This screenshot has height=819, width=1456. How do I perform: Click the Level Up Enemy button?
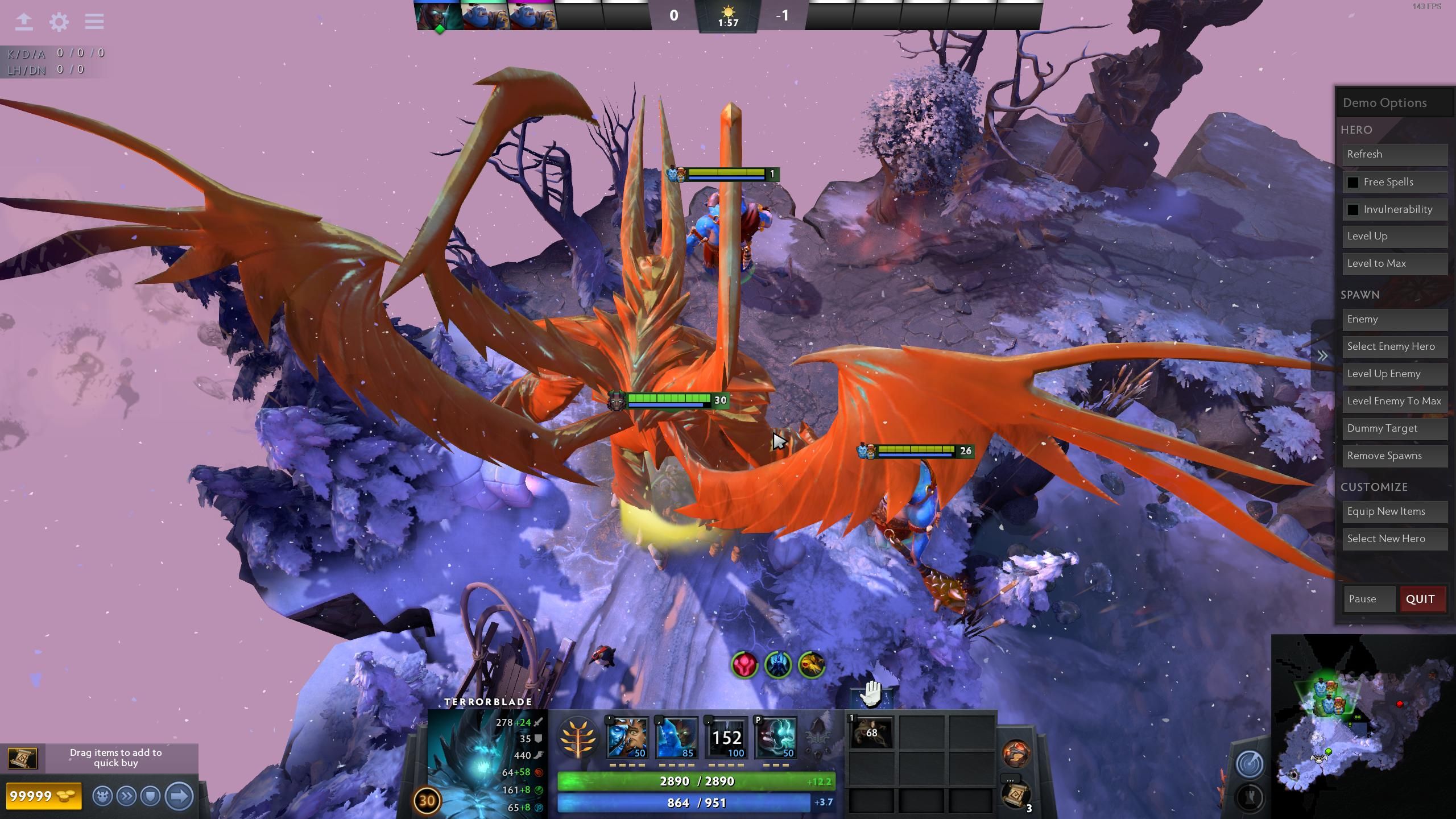coord(1395,374)
